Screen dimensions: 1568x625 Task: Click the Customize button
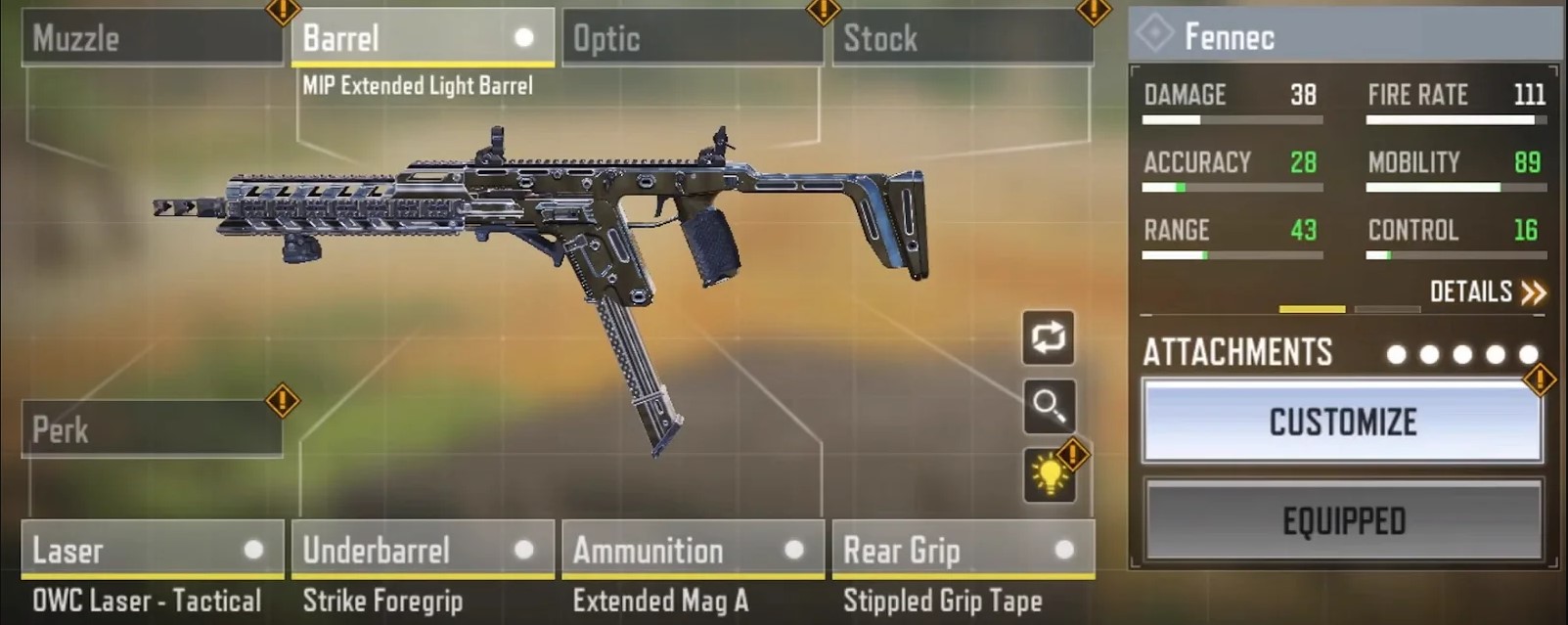(x=1342, y=423)
